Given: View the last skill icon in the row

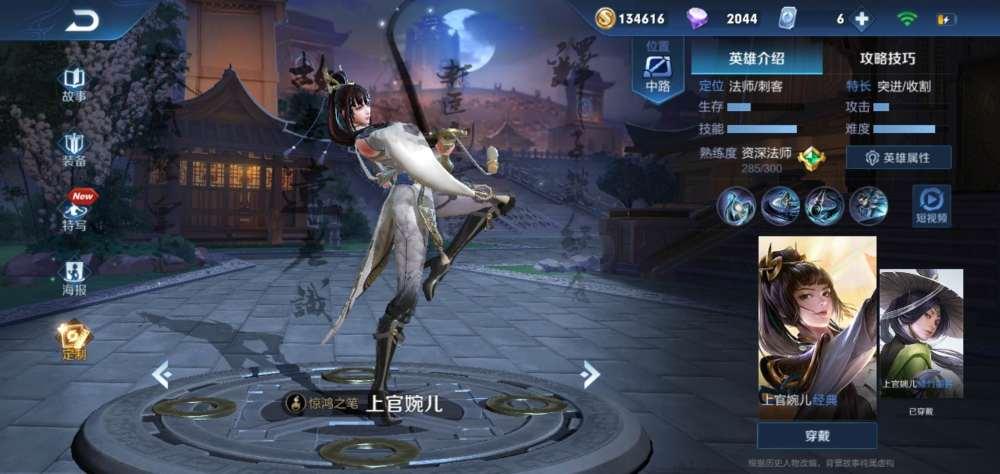Looking at the screenshot, I should [x=868, y=205].
